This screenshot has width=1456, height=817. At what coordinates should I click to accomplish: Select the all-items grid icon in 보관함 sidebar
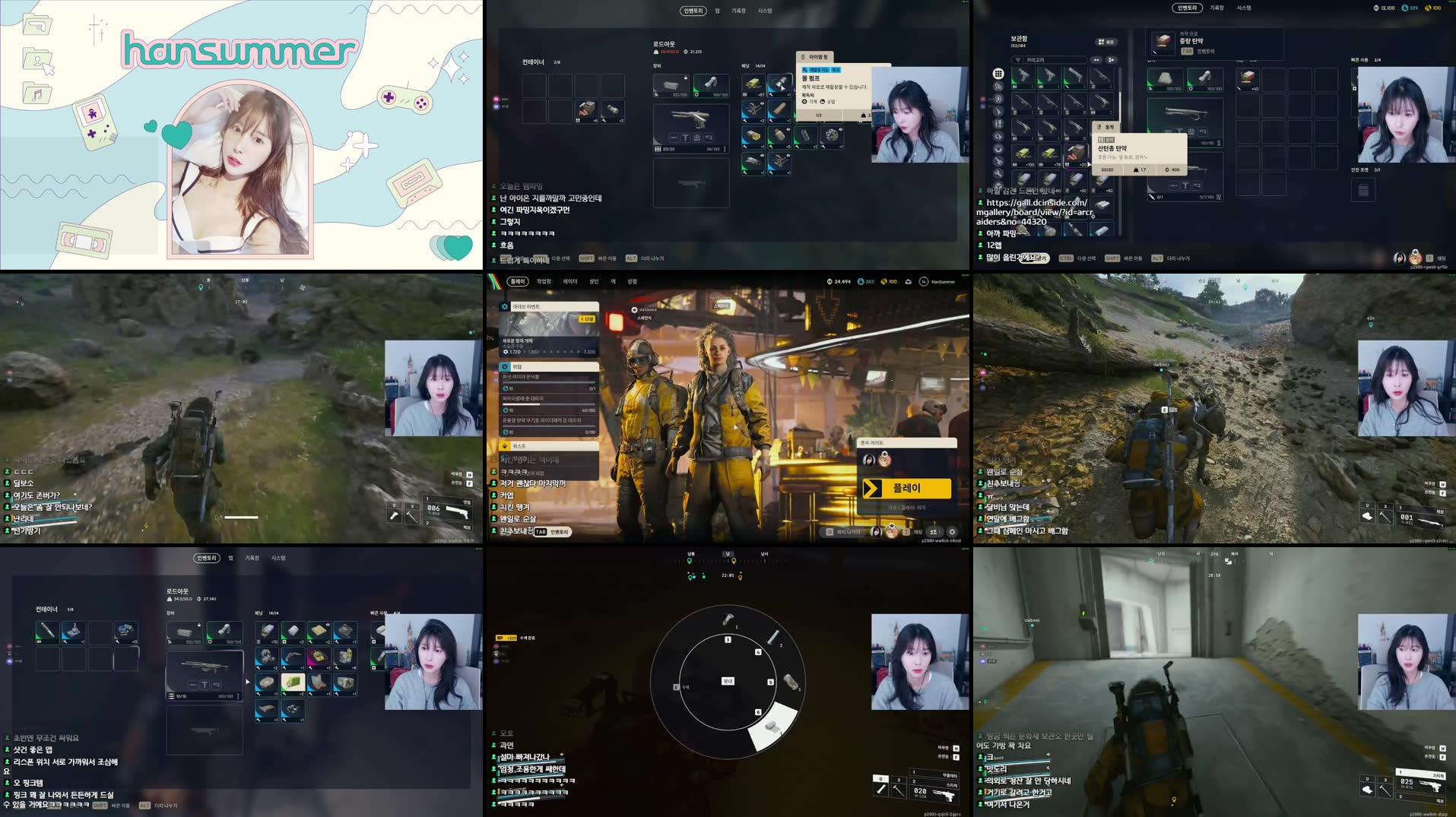tap(999, 73)
